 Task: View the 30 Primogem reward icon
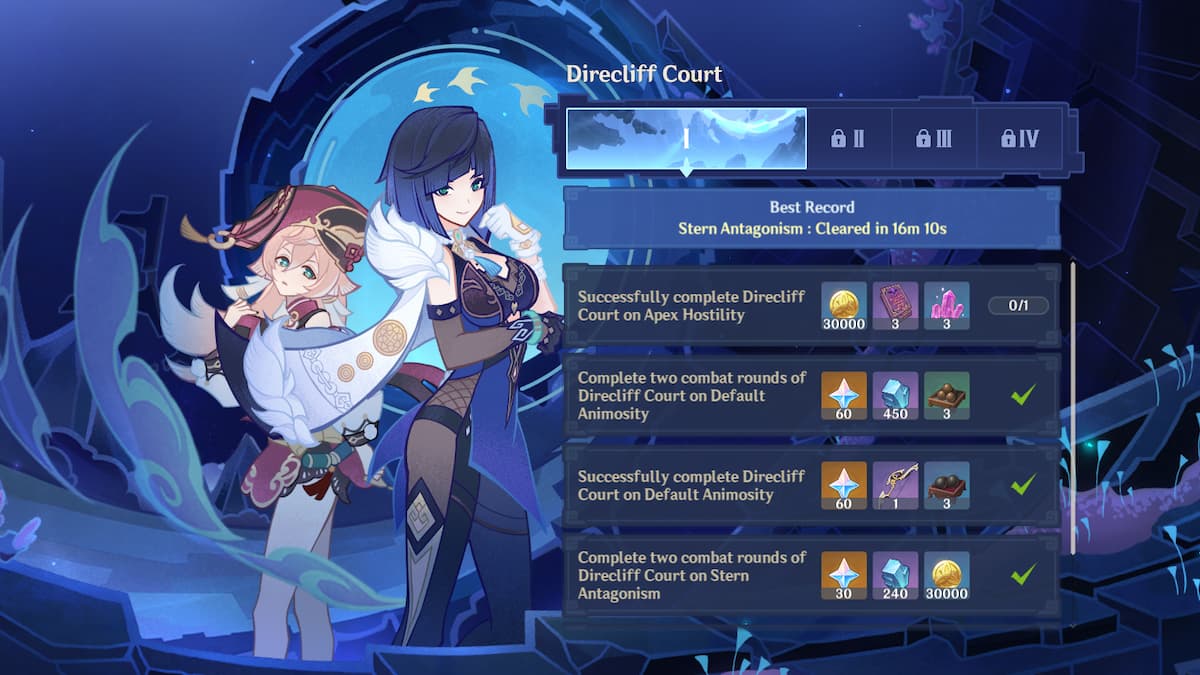[844, 575]
